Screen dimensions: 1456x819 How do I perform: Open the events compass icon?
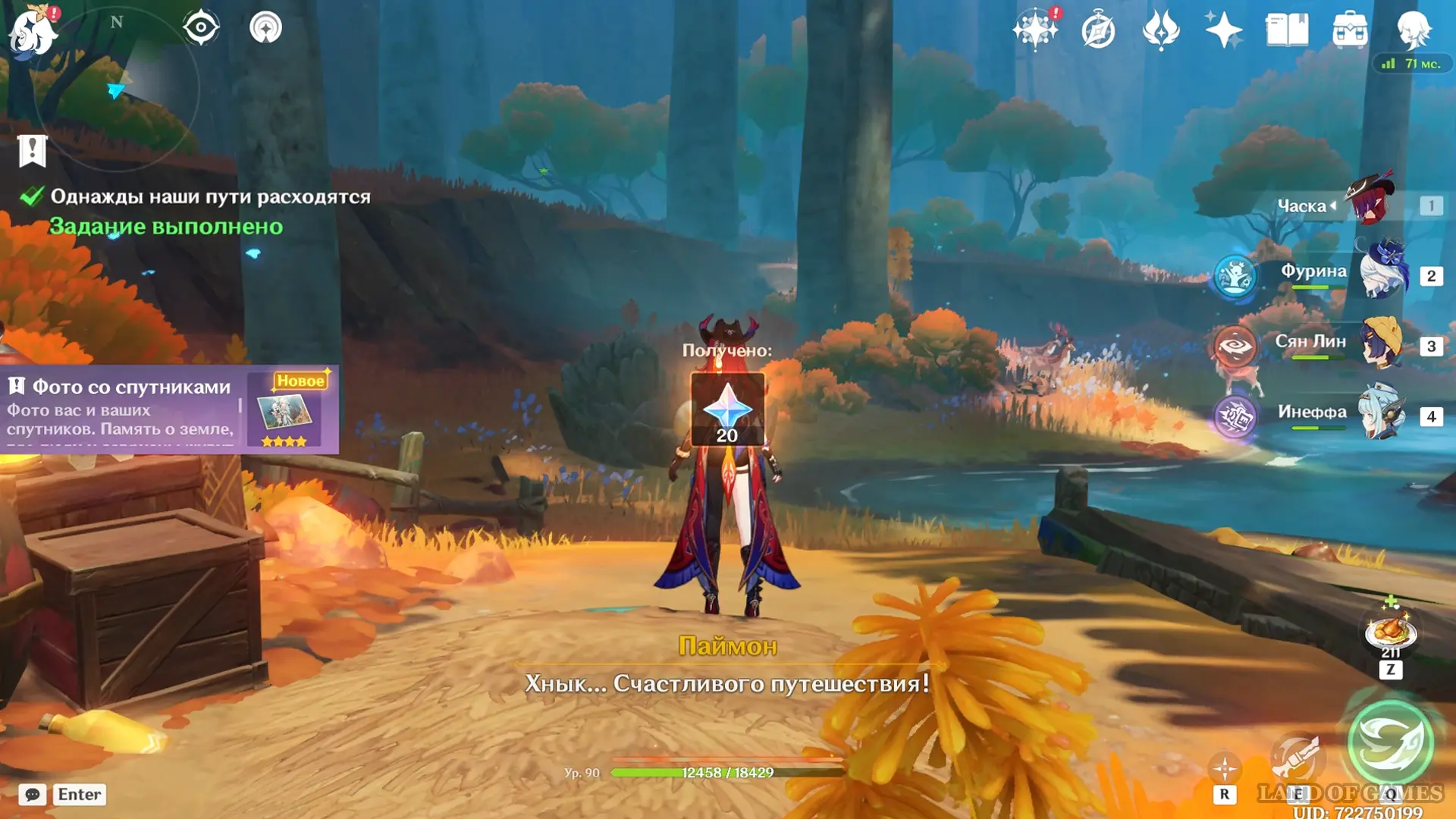1098,31
